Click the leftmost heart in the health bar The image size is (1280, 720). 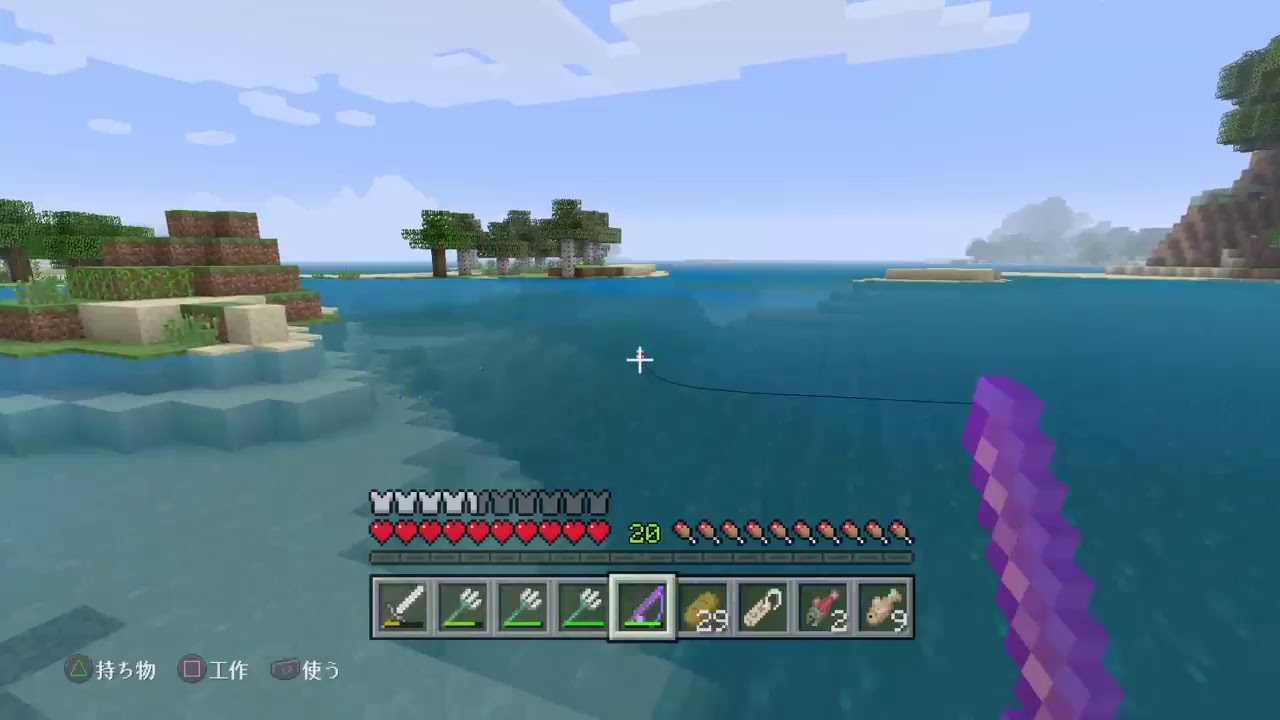(381, 533)
